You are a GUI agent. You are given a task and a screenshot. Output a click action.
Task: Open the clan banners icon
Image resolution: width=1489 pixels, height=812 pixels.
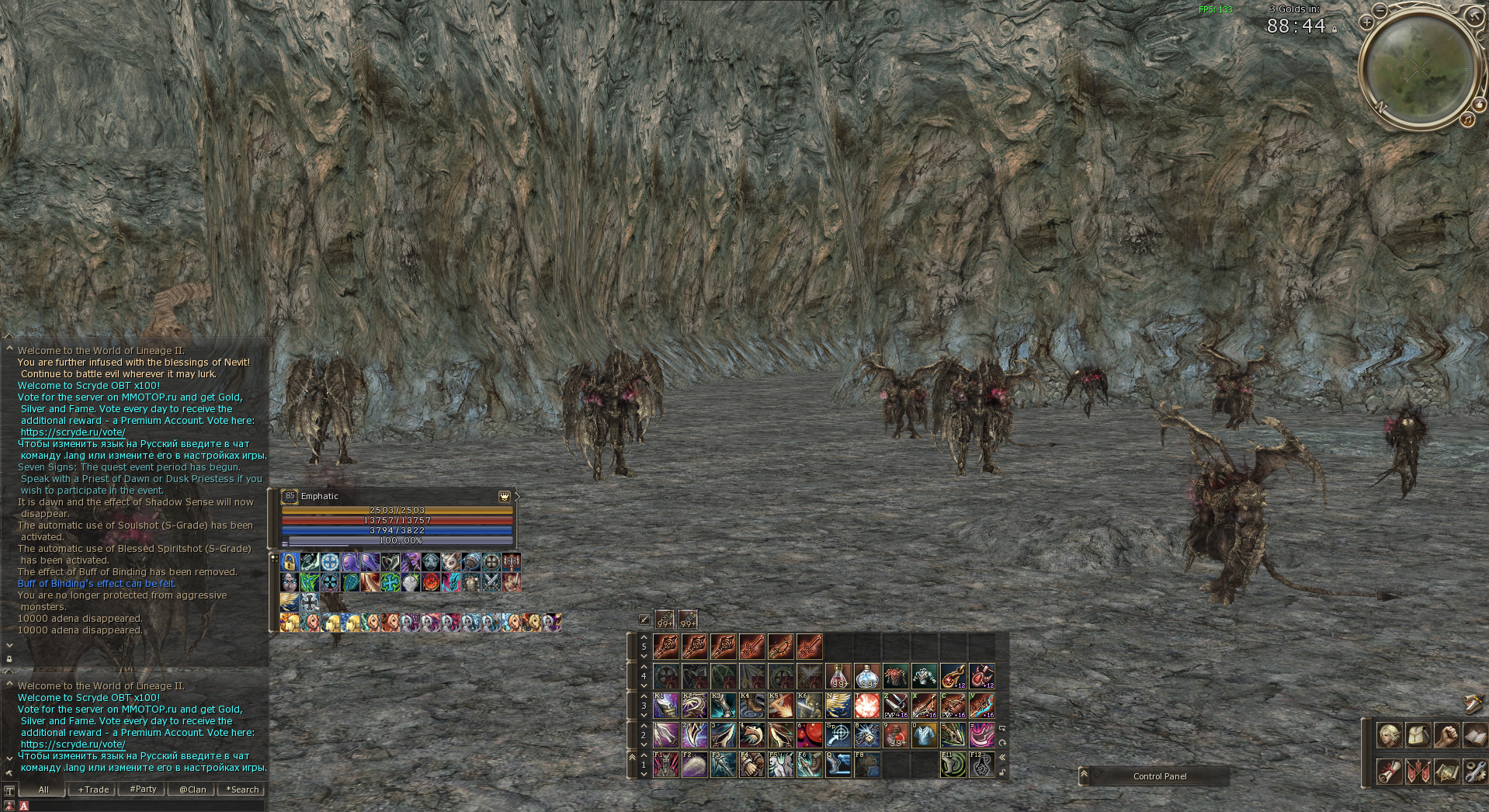[1418, 772]
